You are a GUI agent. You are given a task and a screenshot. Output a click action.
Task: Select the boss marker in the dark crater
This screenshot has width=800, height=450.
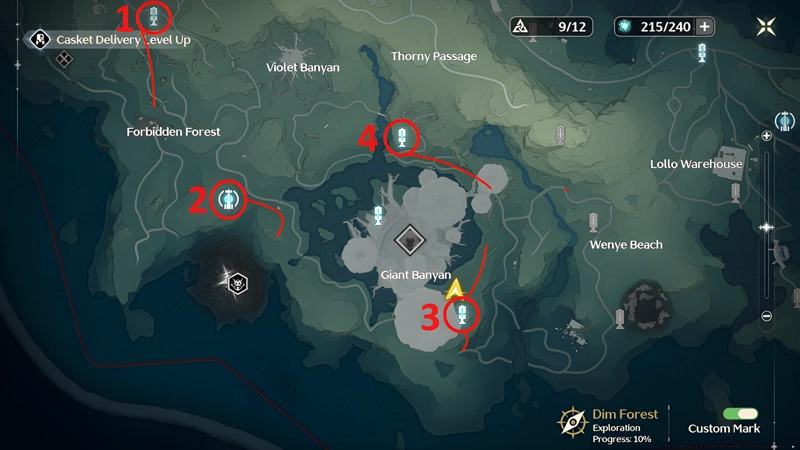click(238, 284)
